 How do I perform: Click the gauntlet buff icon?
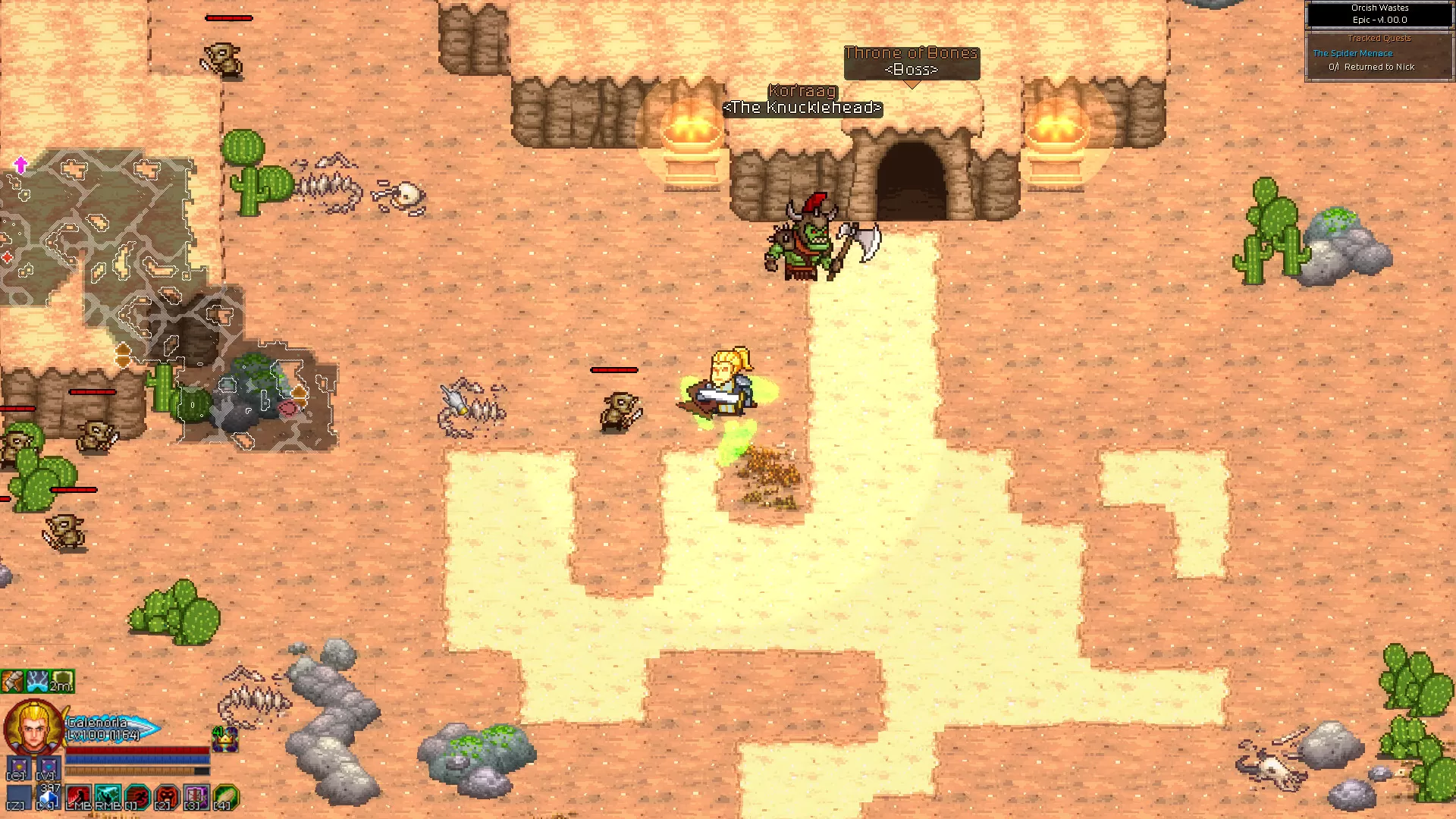pos(12,681)
